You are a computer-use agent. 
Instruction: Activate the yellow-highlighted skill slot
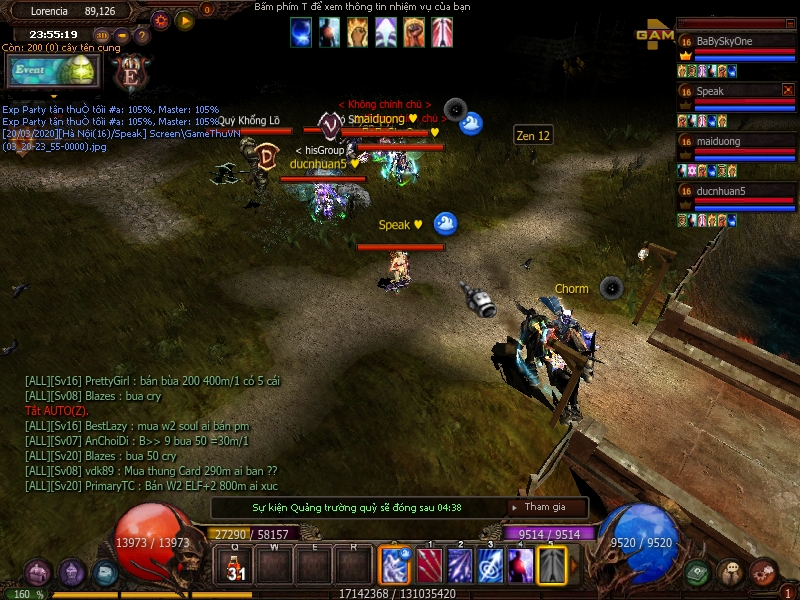click(x=551, y=565)
